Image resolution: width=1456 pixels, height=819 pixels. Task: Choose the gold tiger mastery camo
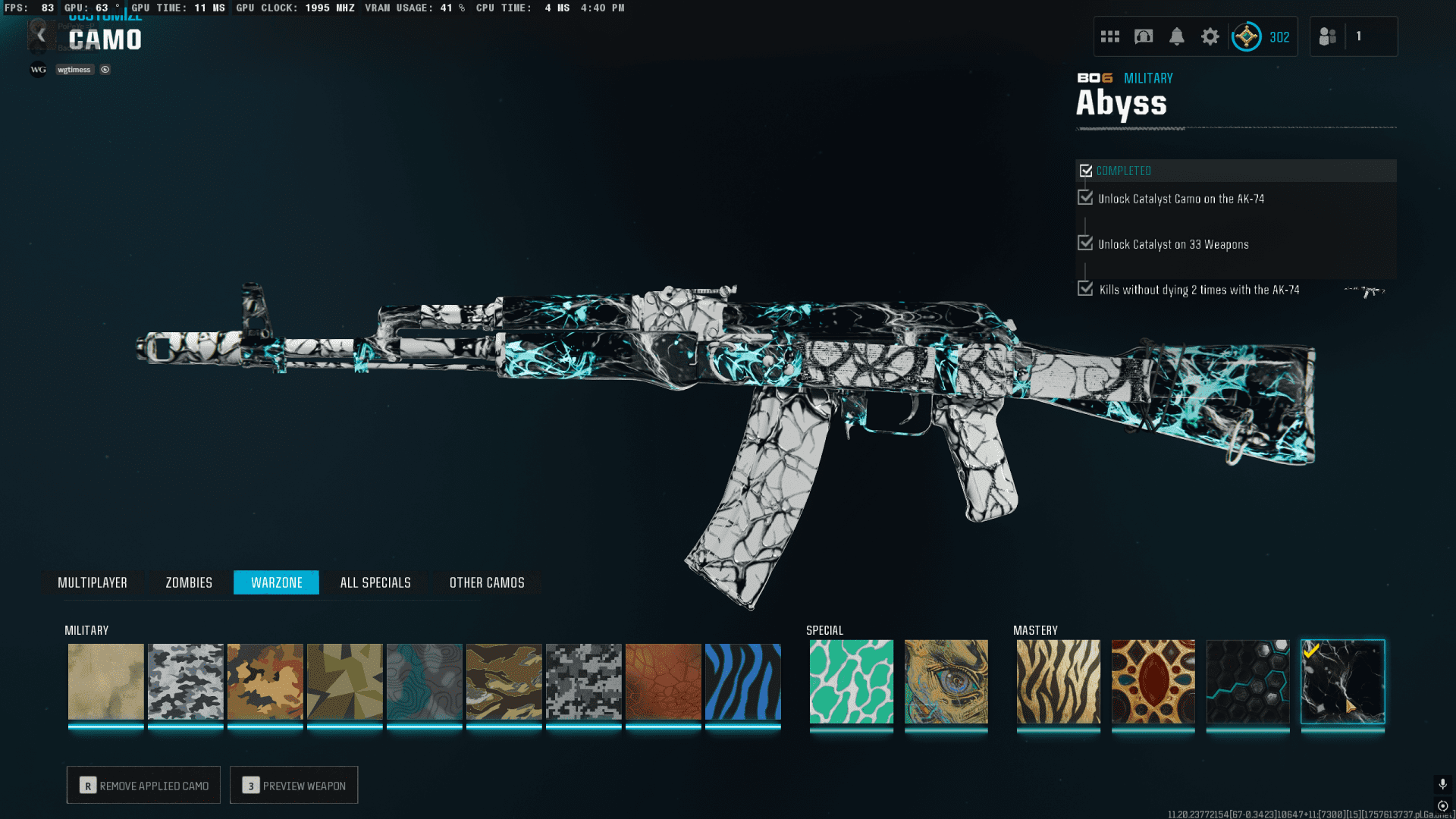click(x=1058, y=682)
